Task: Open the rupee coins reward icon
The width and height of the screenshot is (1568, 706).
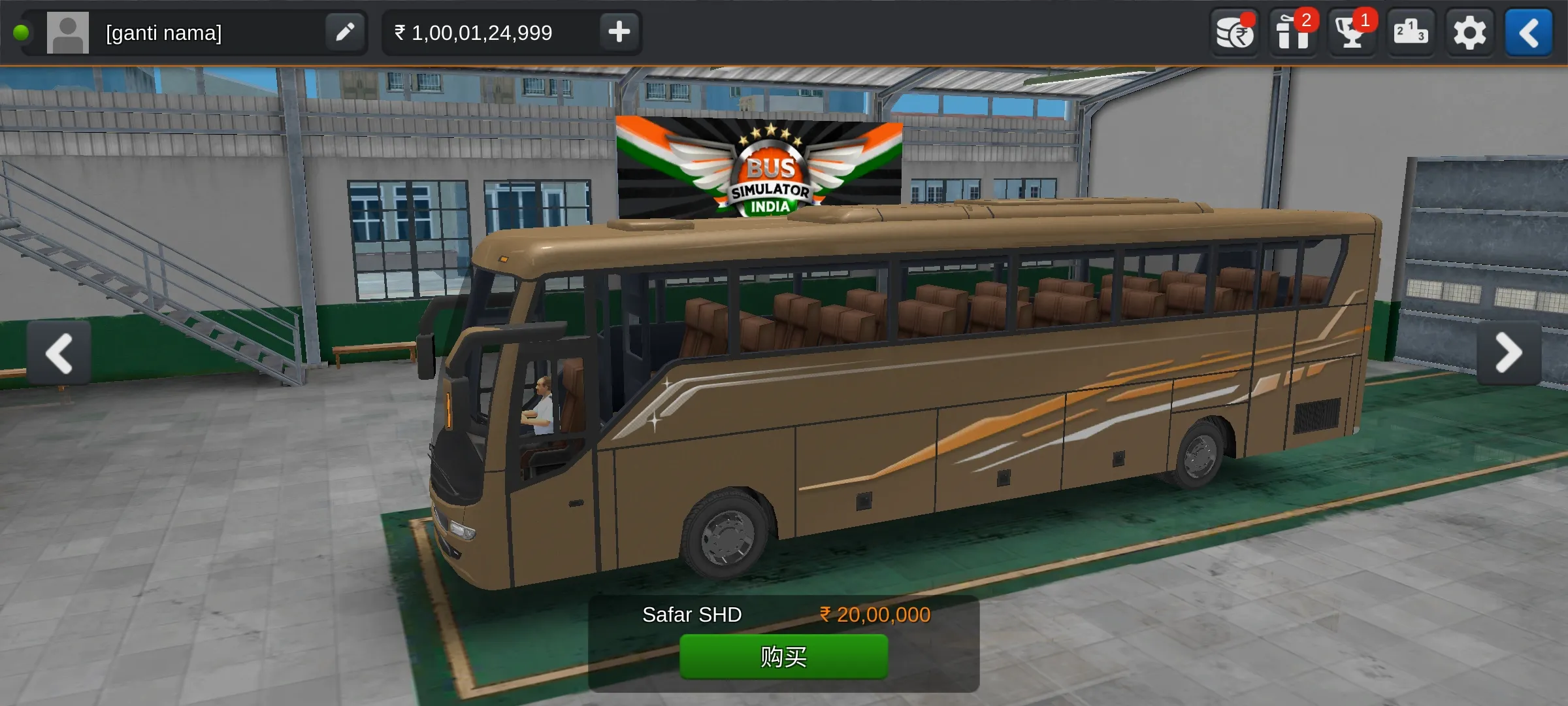Action: pos(1234,33)
